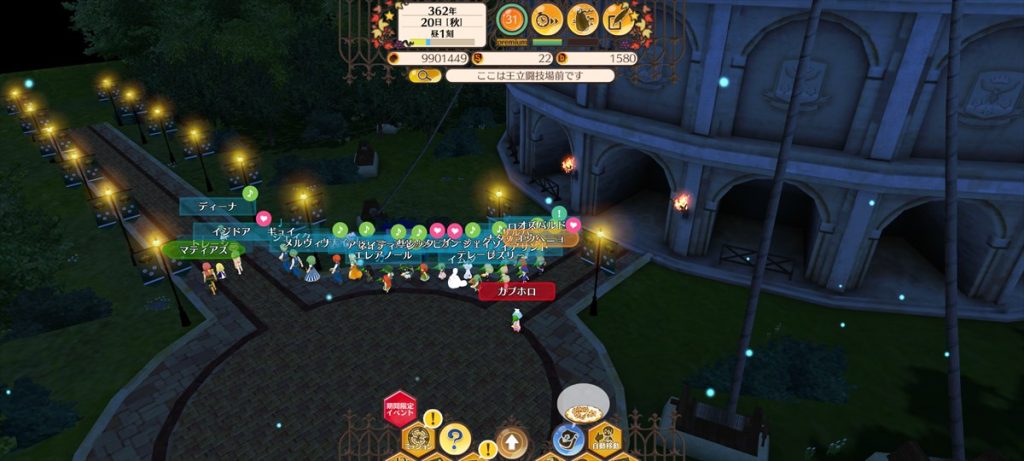Click the magnifying glass search button
Image resolution: width=1024 pixels, height=461 pixels.
click(424, 75)
